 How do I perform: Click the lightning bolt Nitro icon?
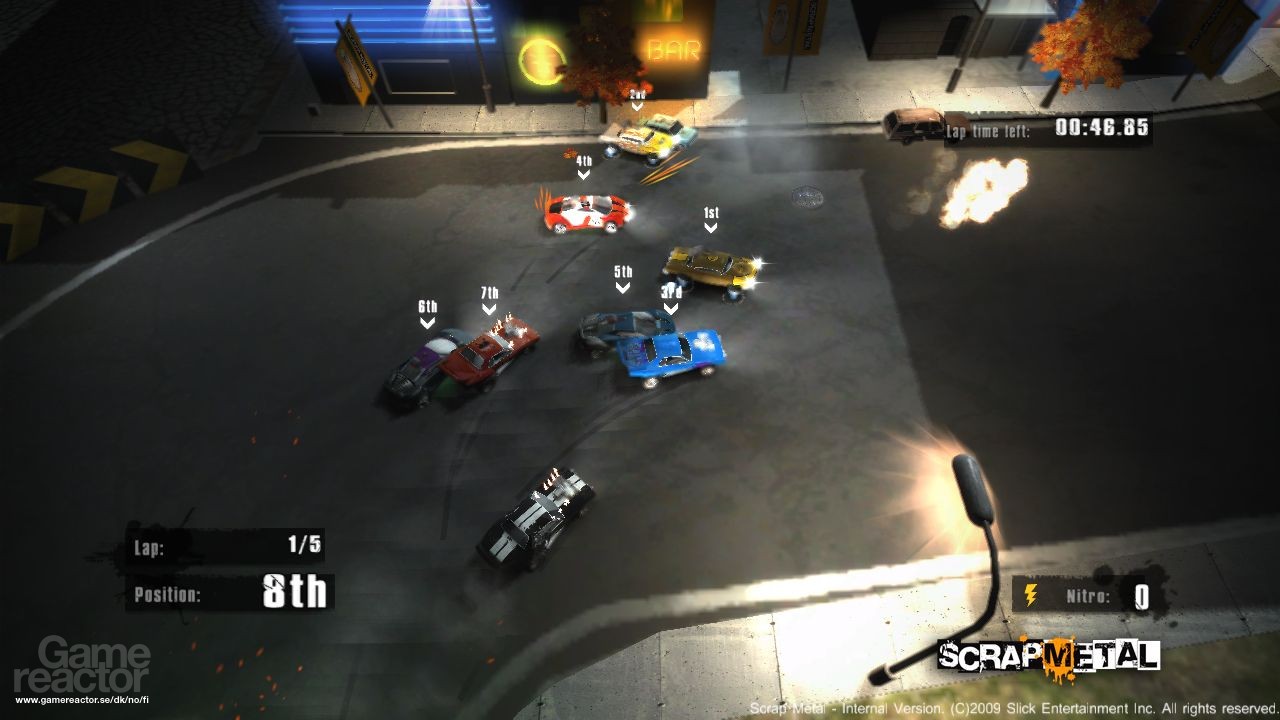1030,592
